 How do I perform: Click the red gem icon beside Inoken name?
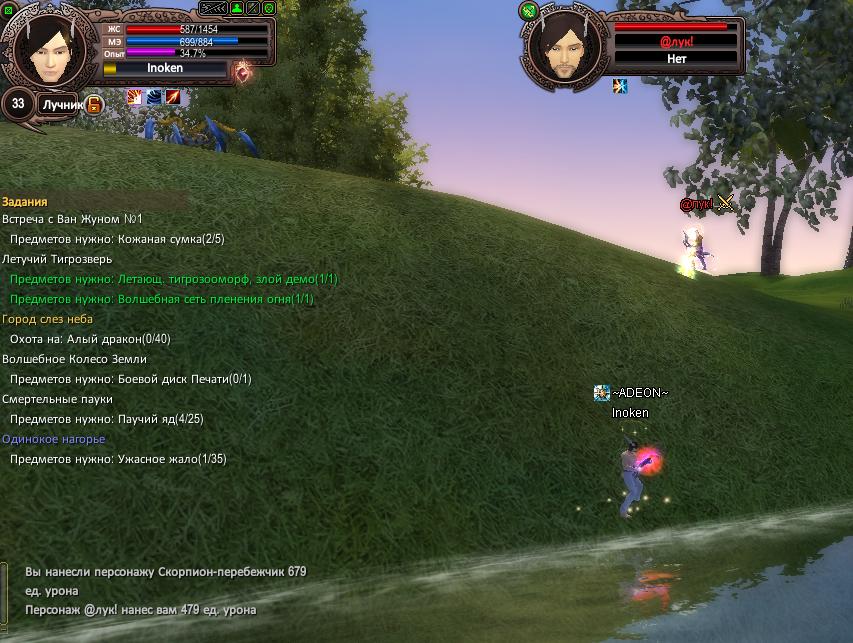(241, 72)
